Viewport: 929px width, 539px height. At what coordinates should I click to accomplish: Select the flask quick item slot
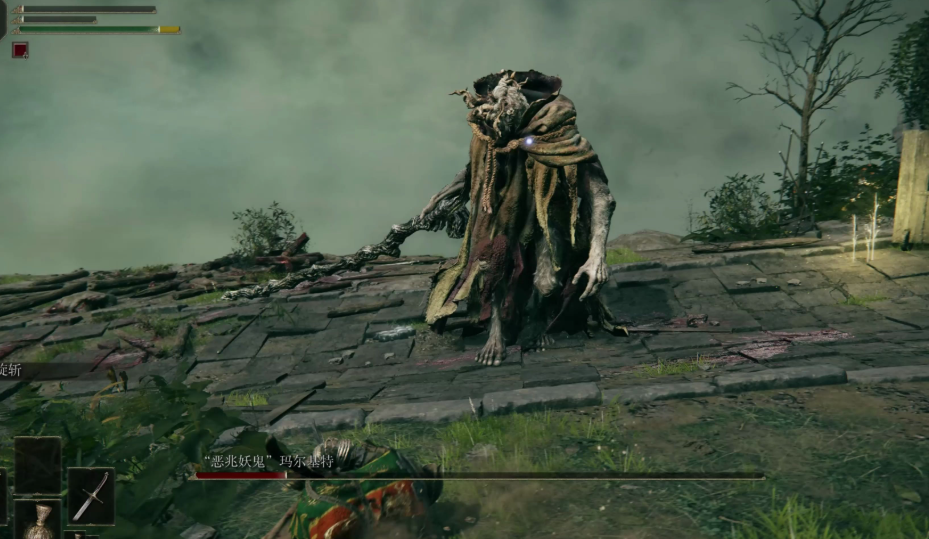pyautogui.click(x=39, y=522)
